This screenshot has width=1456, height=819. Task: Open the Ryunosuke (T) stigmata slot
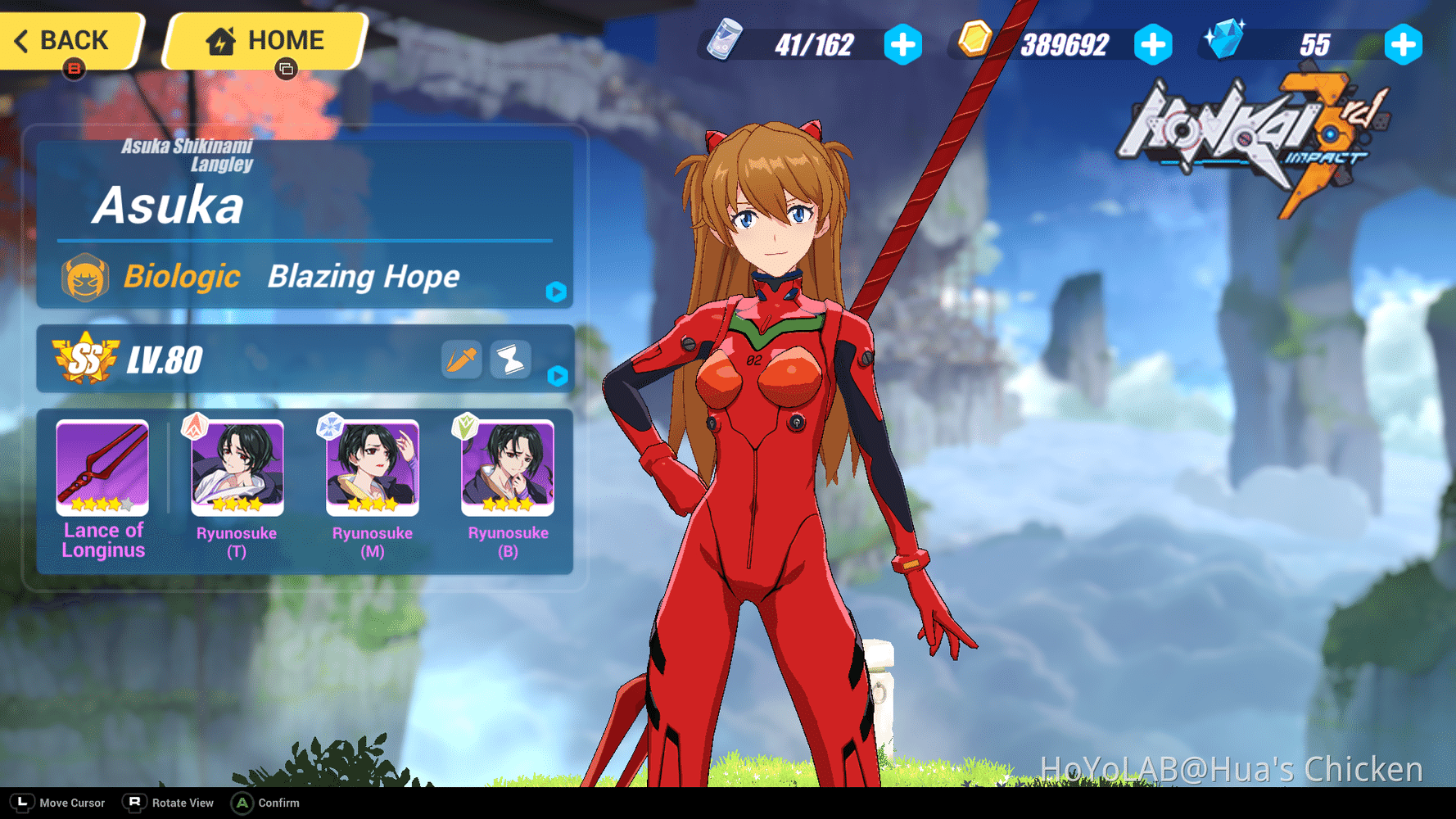coord(236,468)
